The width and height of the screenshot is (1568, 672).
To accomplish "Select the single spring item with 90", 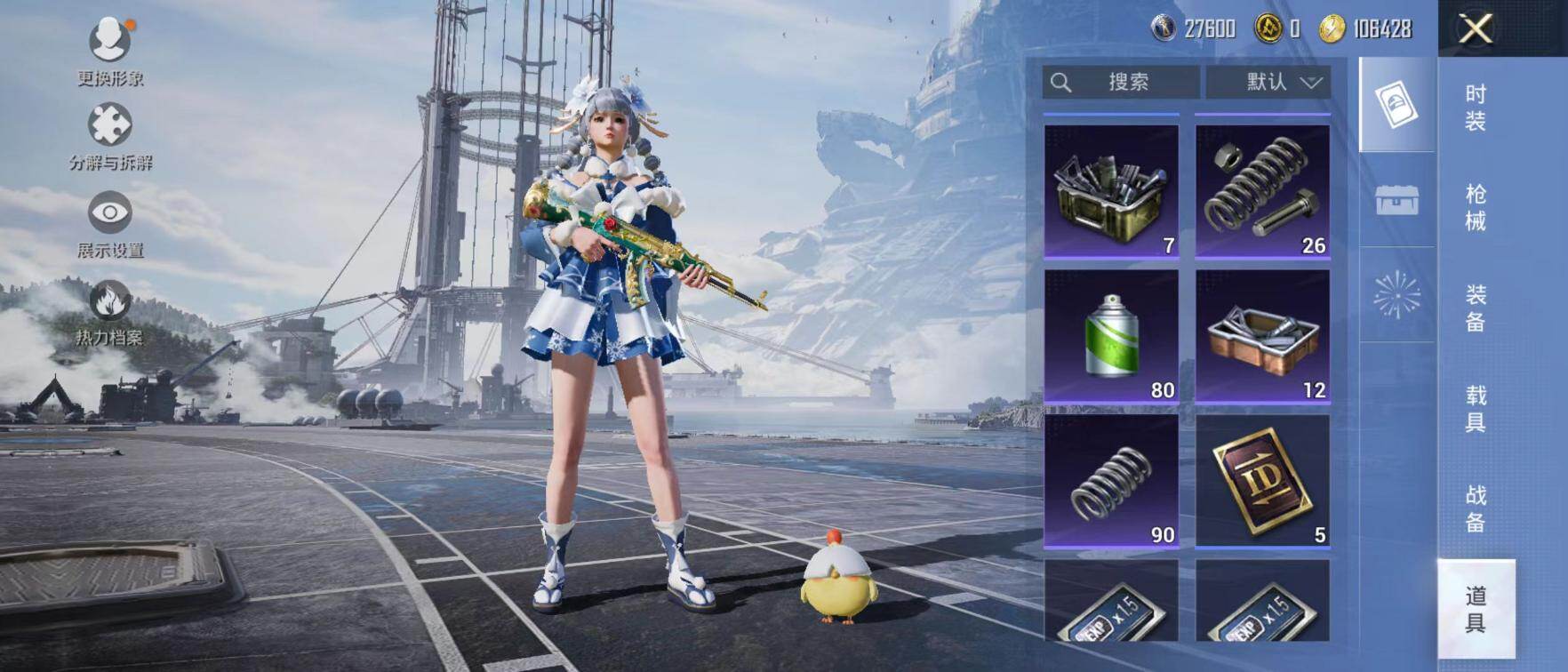I will (1111, 480).
